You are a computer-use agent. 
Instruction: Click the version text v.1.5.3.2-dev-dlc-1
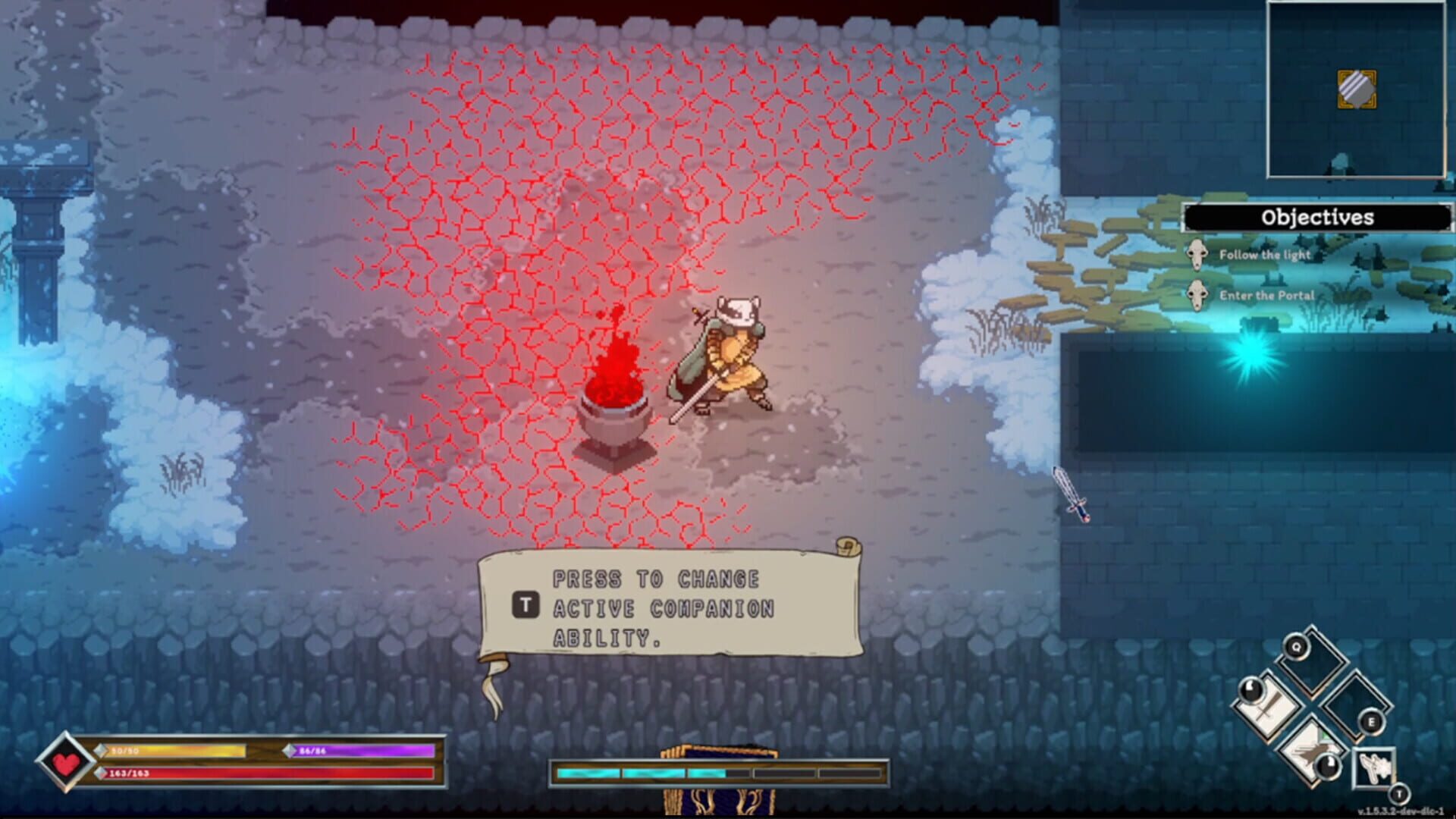[1402, 811]
